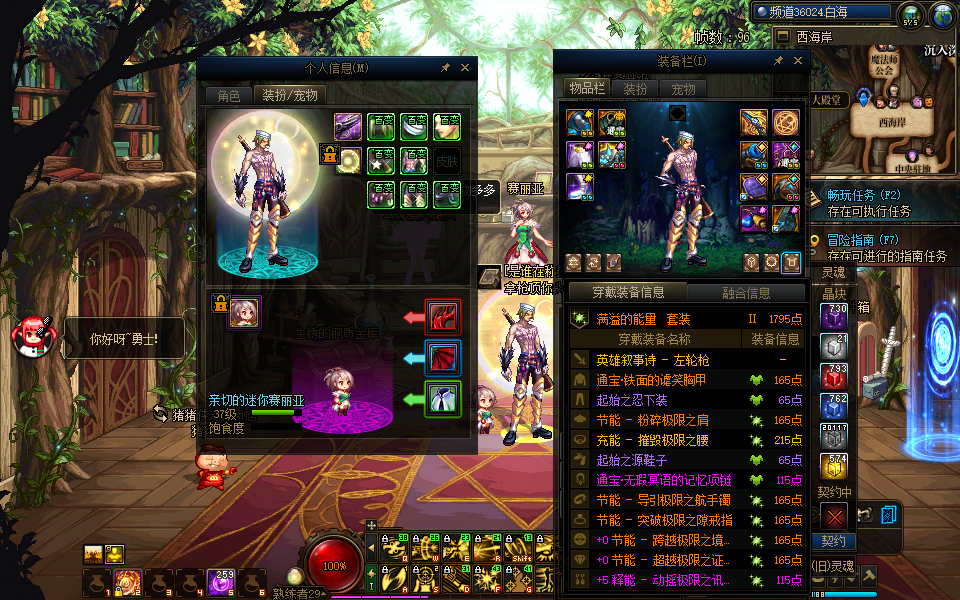
Task: Open the 装扮 tab in 装备栏
Action: tap(635, 89)
